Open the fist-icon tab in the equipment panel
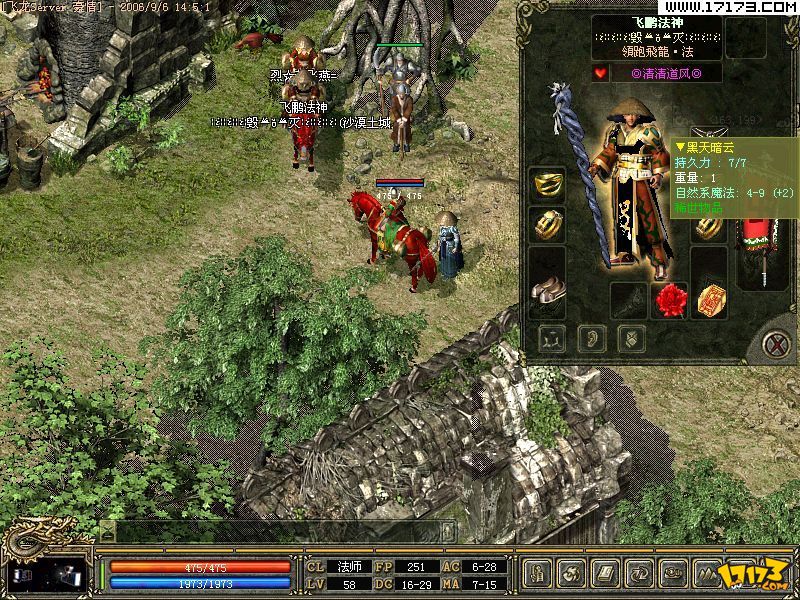Viewport: 800px width, 600px height. 631,338
